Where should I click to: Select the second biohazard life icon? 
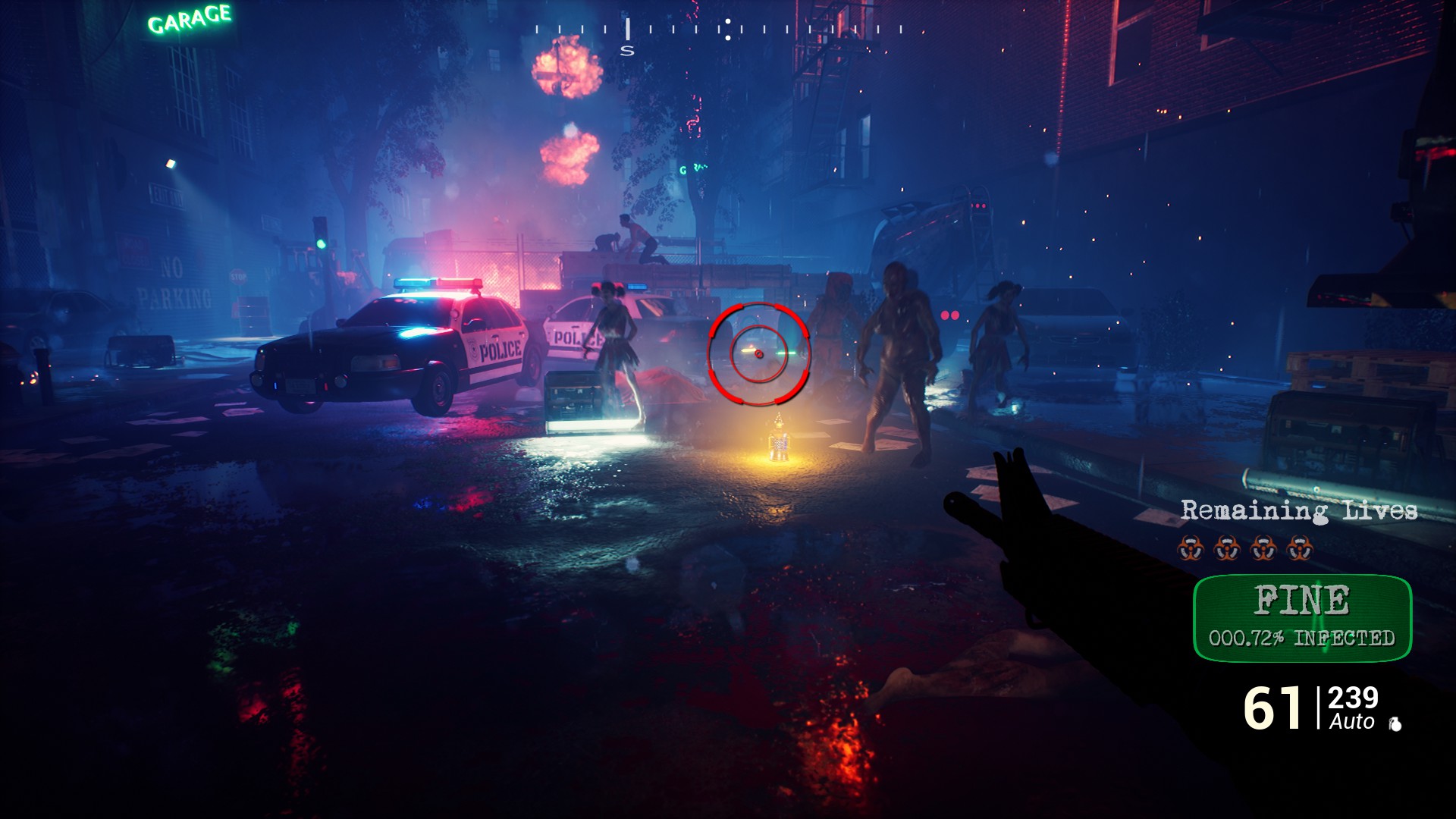pyautogui.click(x=1226, y=549)
